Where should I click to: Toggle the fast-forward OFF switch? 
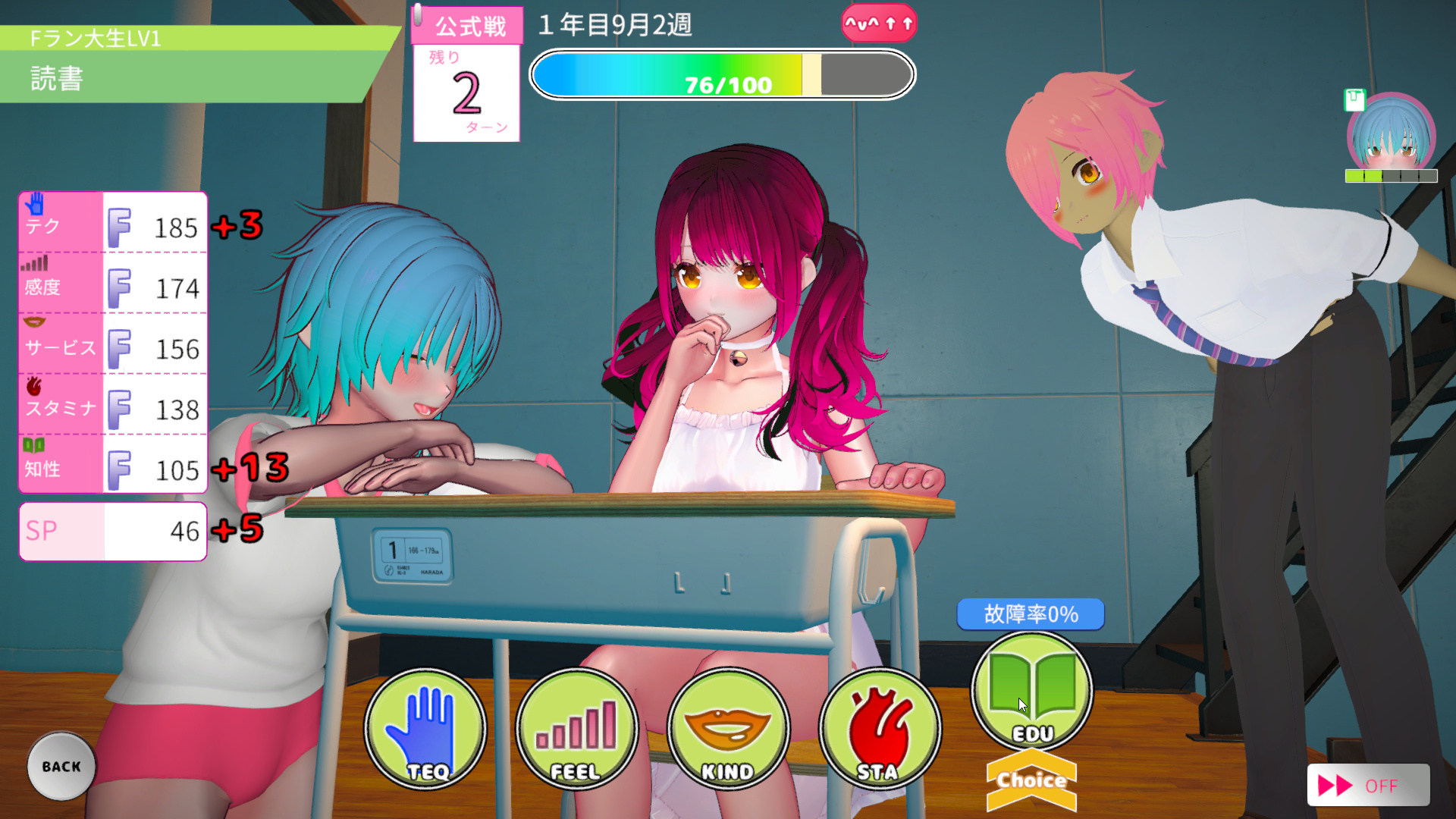click(1367, 785)
